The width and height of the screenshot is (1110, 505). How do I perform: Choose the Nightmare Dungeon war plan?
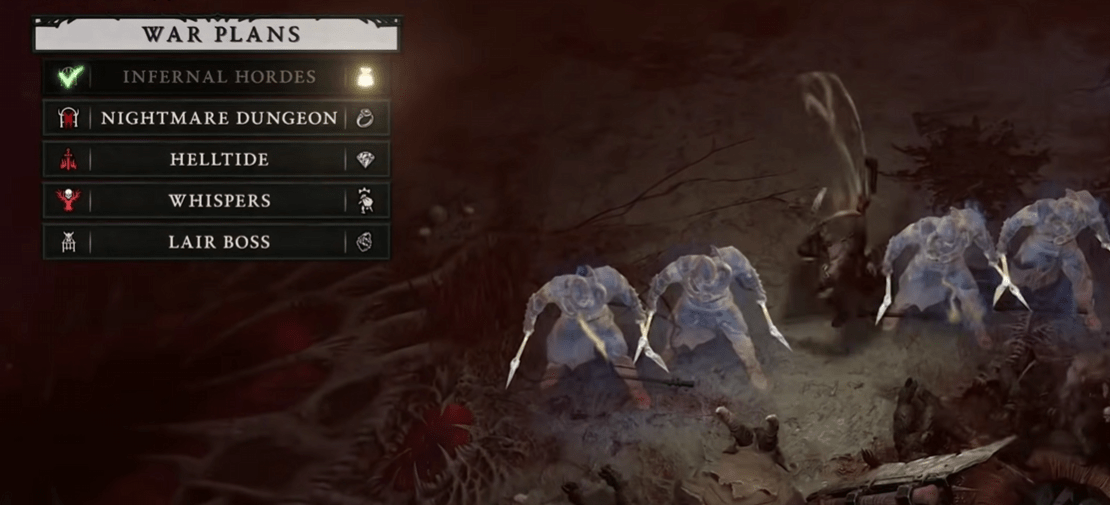pyautogui.click(x=219, y=118)
